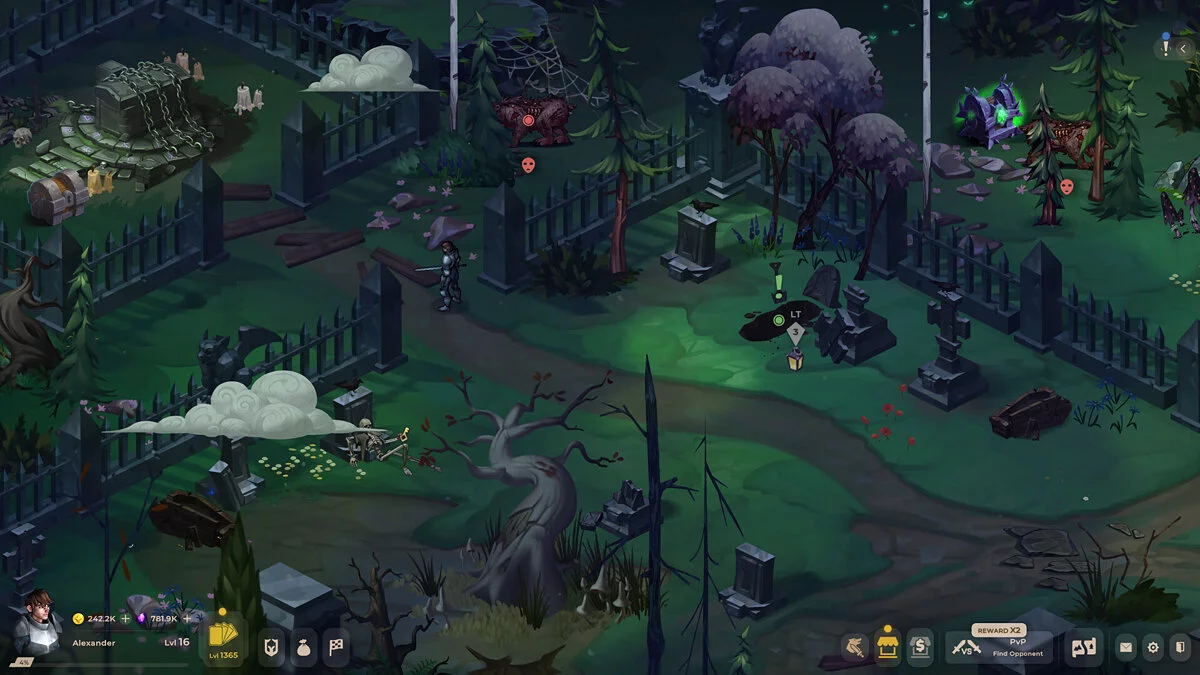Screen dimensions: 1200x675
Task: Click the exit door icon
Action: click(x=1180, y=648)
